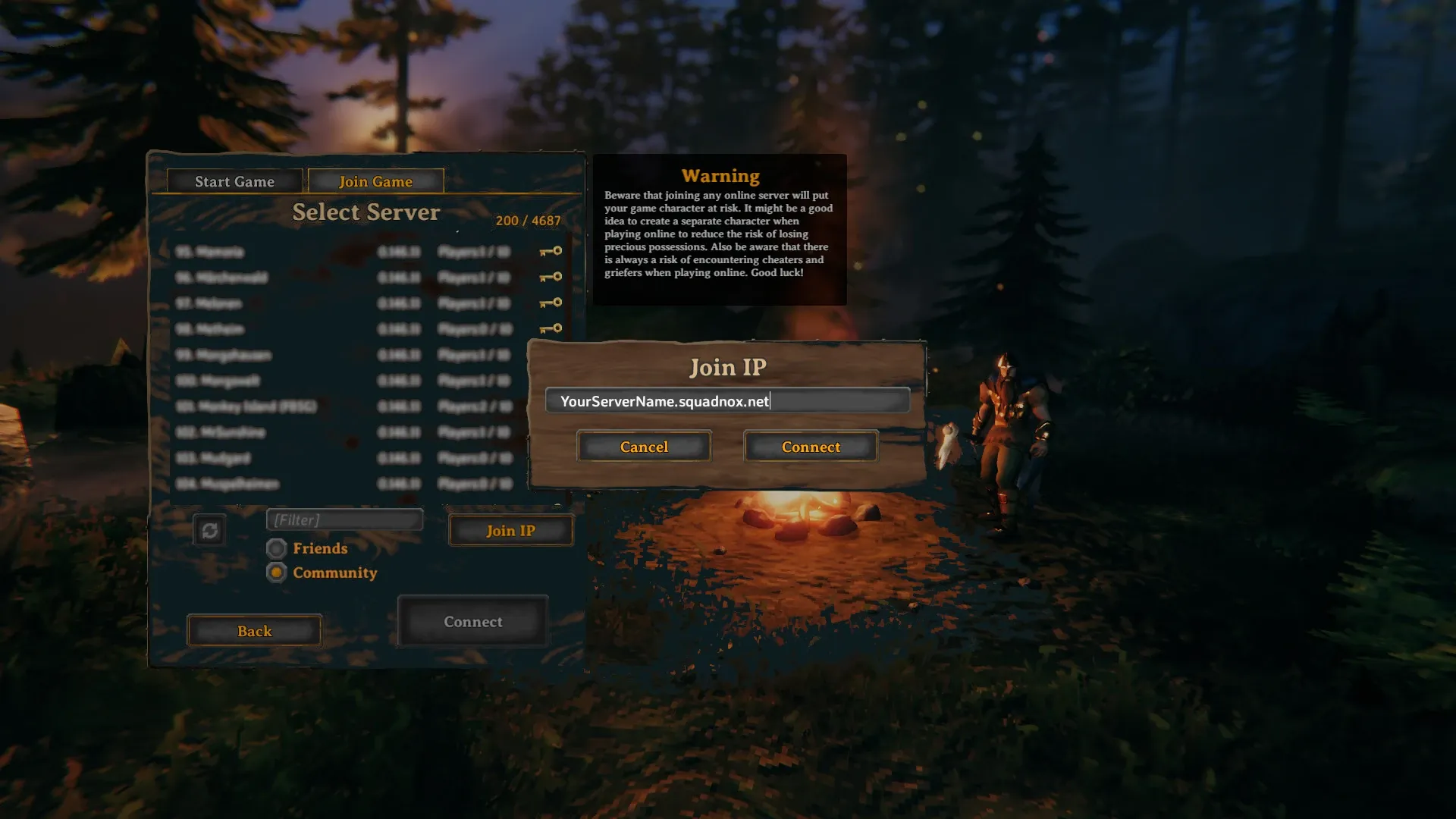This screenshot has height=819, width=1456.
Task: Go Back from the server selection
Action: [x=254, y=631]
